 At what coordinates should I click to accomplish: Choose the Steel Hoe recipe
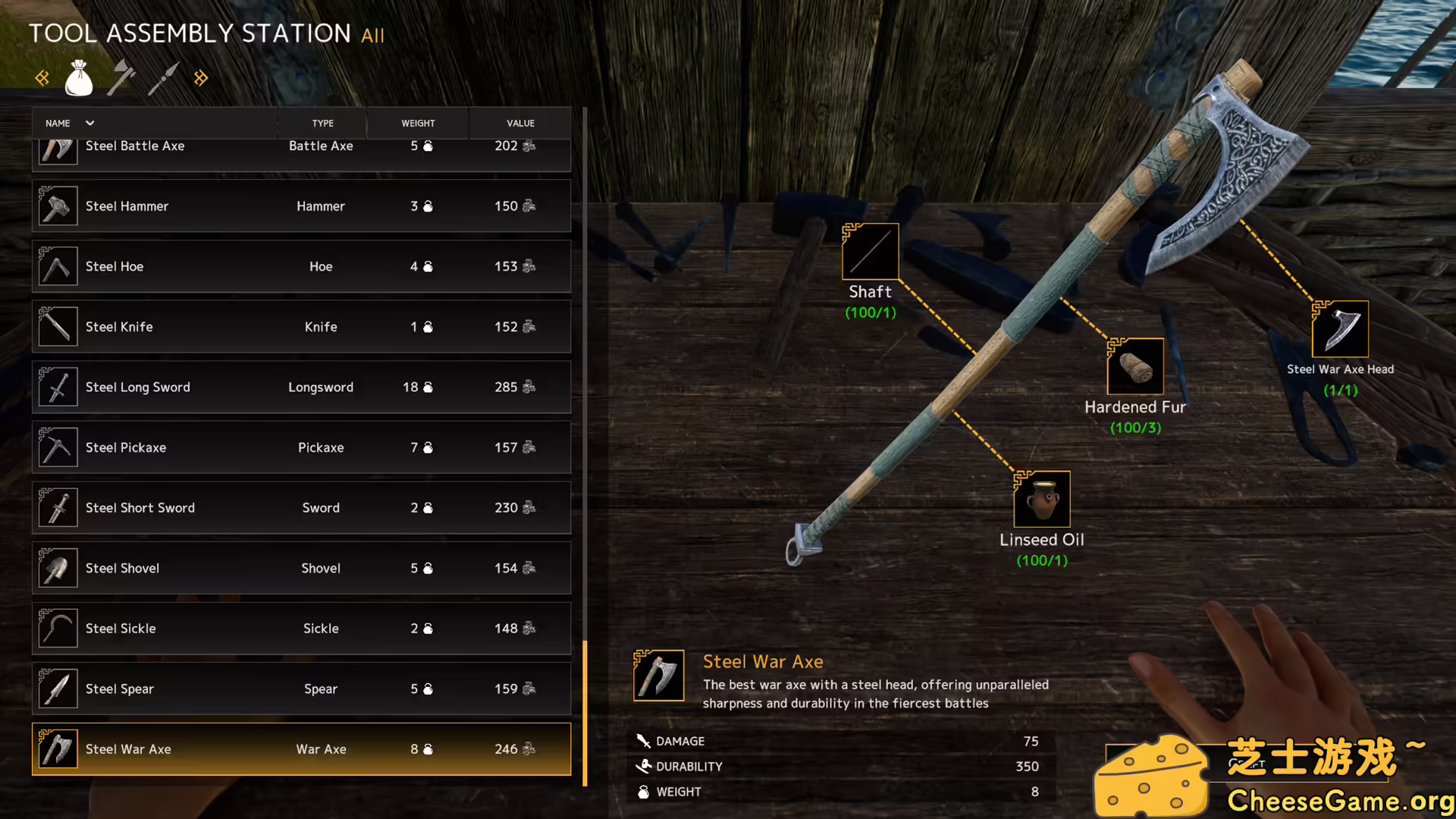pos(301,266)
